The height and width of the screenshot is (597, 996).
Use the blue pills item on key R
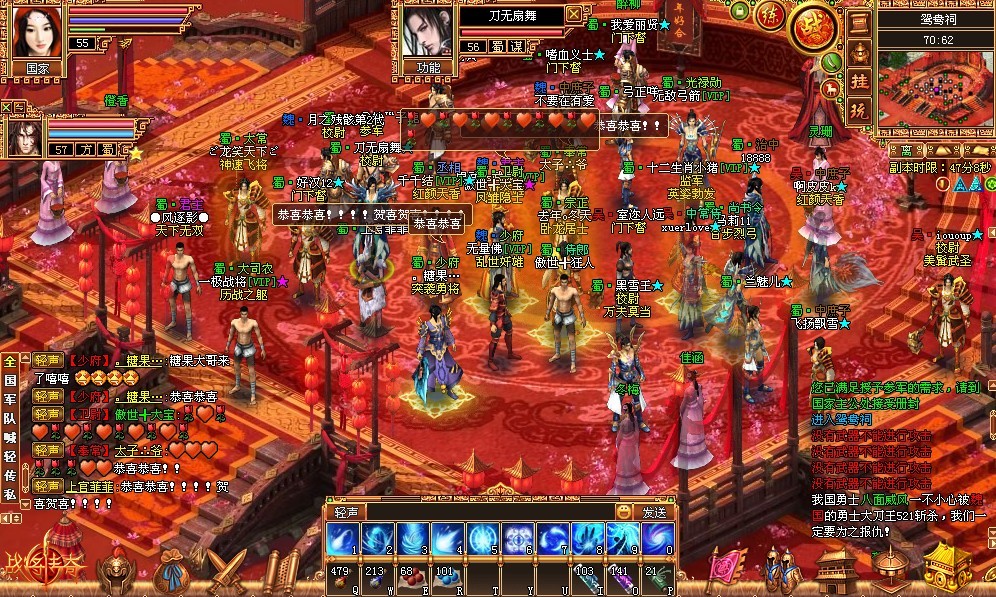[445, 576]
